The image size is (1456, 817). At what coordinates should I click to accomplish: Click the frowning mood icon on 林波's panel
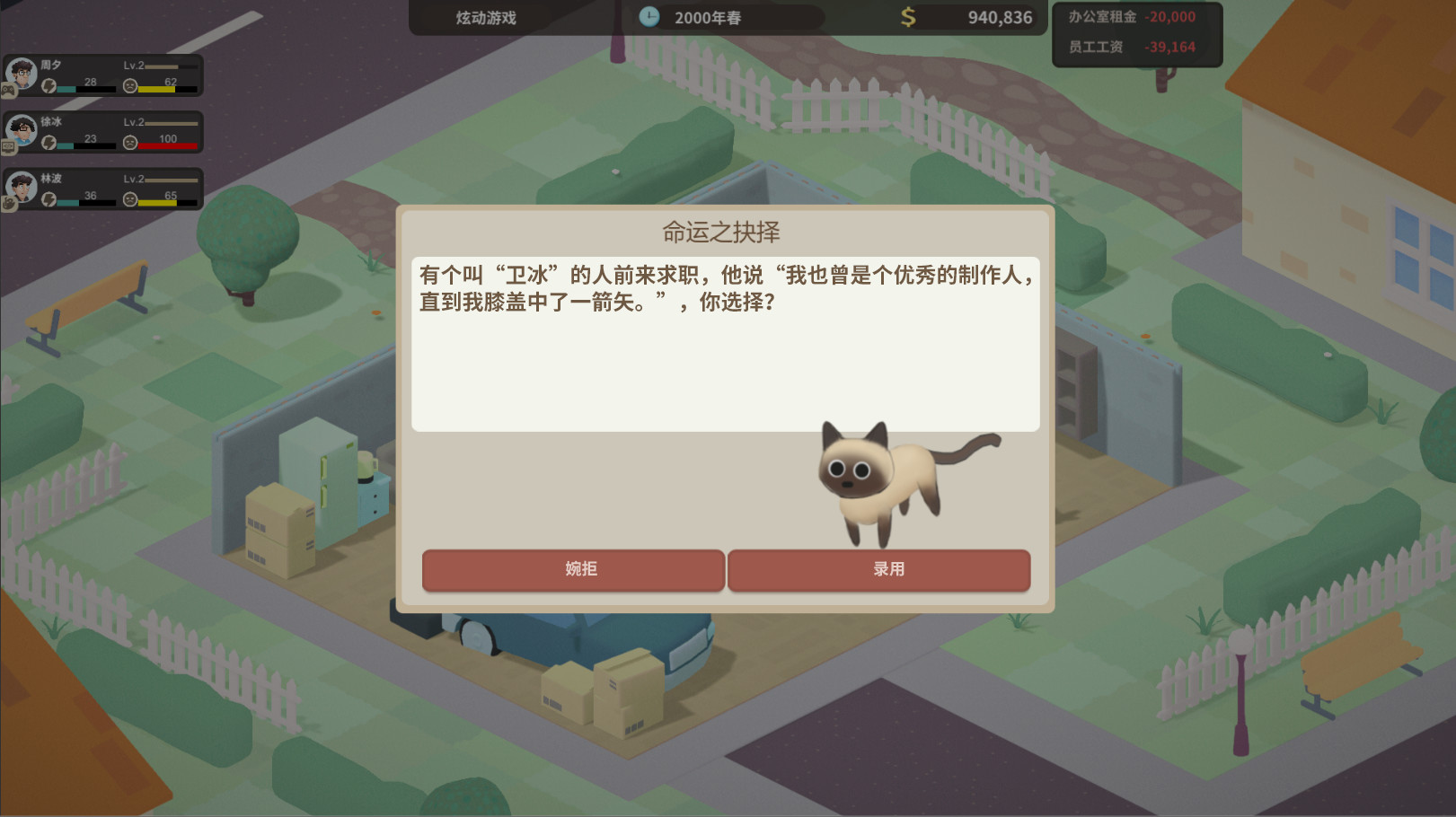click(130, 200)
